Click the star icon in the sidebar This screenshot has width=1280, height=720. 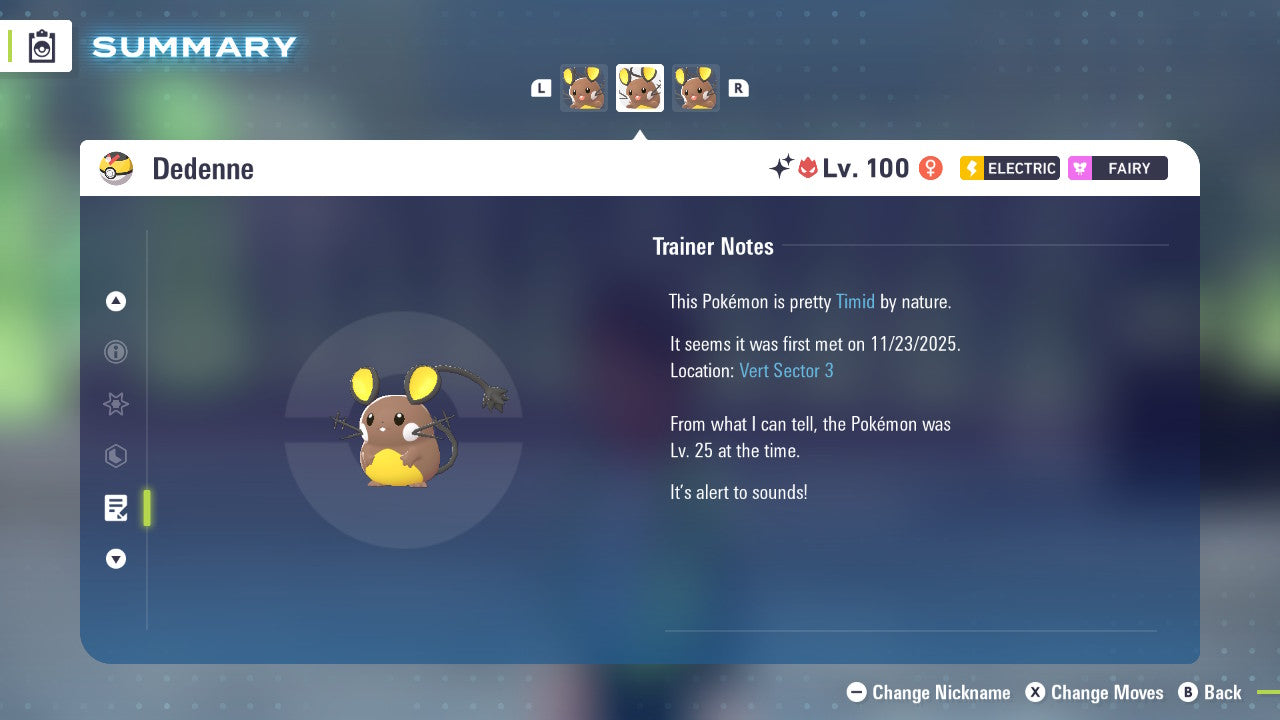116,404
